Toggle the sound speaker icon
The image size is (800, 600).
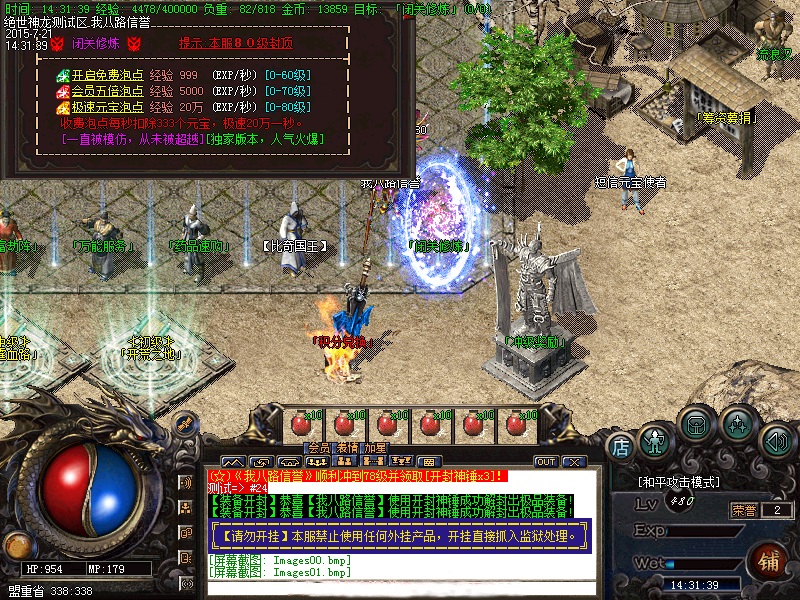(776, 440)
